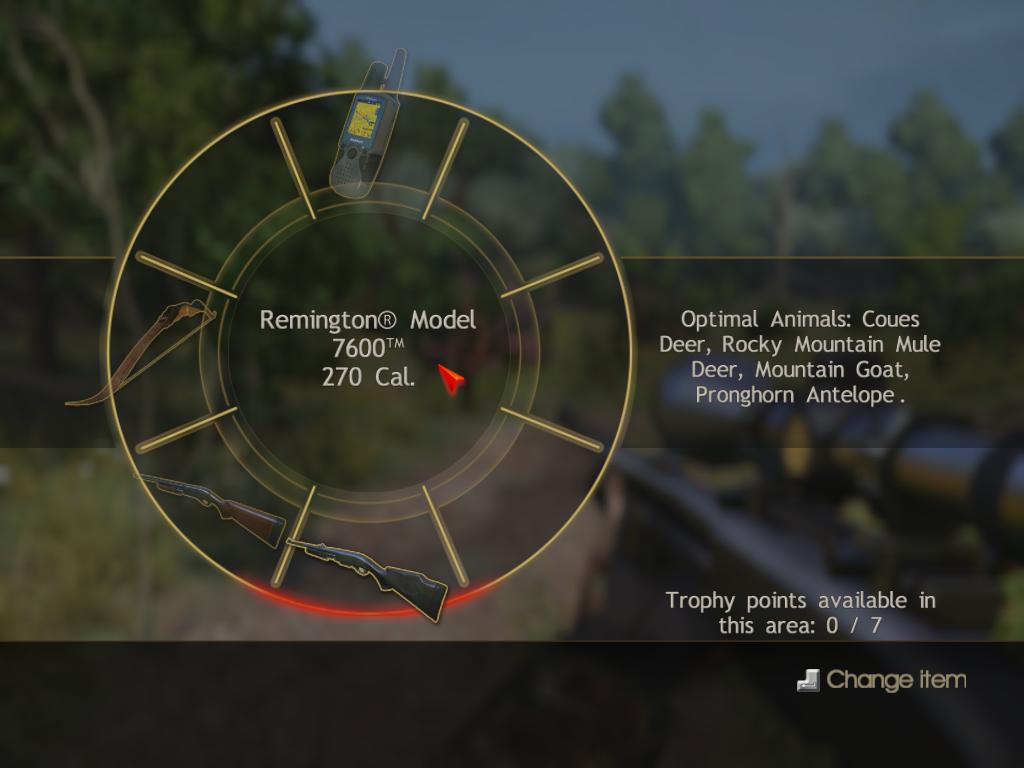Select the highlighted black-stock Remington rifle
This screenshot has height=768, width=1024.
pos(369,575)
